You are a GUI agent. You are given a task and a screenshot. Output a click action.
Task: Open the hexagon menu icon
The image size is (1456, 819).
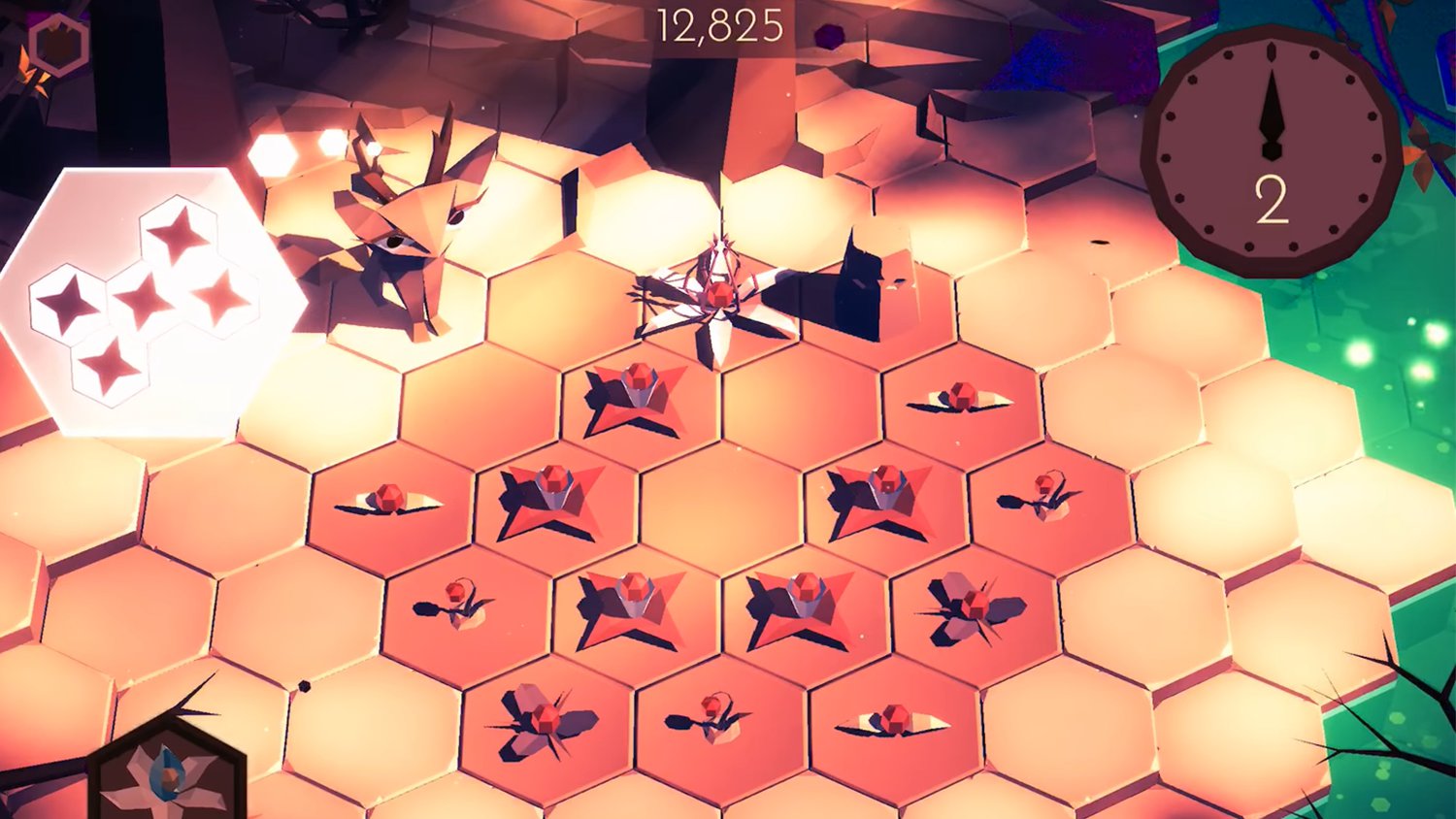click(58, 43)
